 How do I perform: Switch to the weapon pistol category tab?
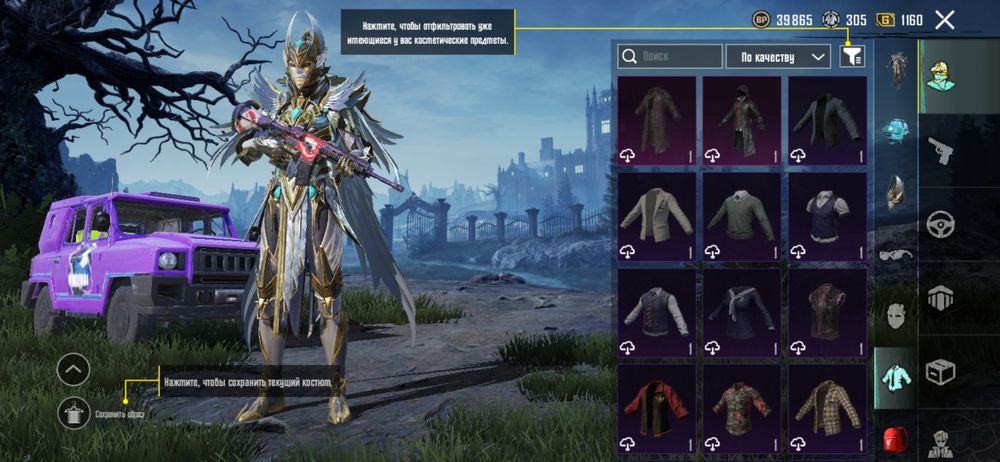[x=940, y=150]
